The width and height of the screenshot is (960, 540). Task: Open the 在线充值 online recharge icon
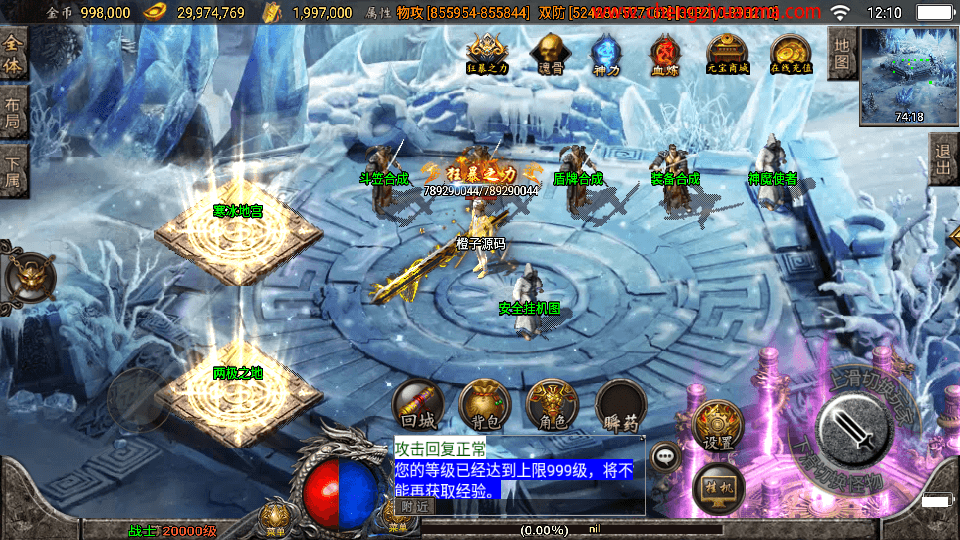[790, 53]
